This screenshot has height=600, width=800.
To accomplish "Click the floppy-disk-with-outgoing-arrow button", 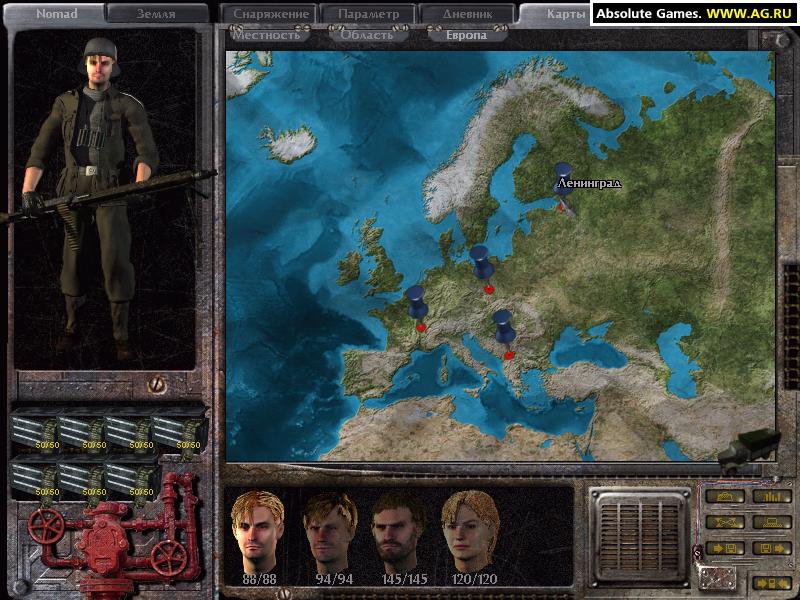I will 771,548.
